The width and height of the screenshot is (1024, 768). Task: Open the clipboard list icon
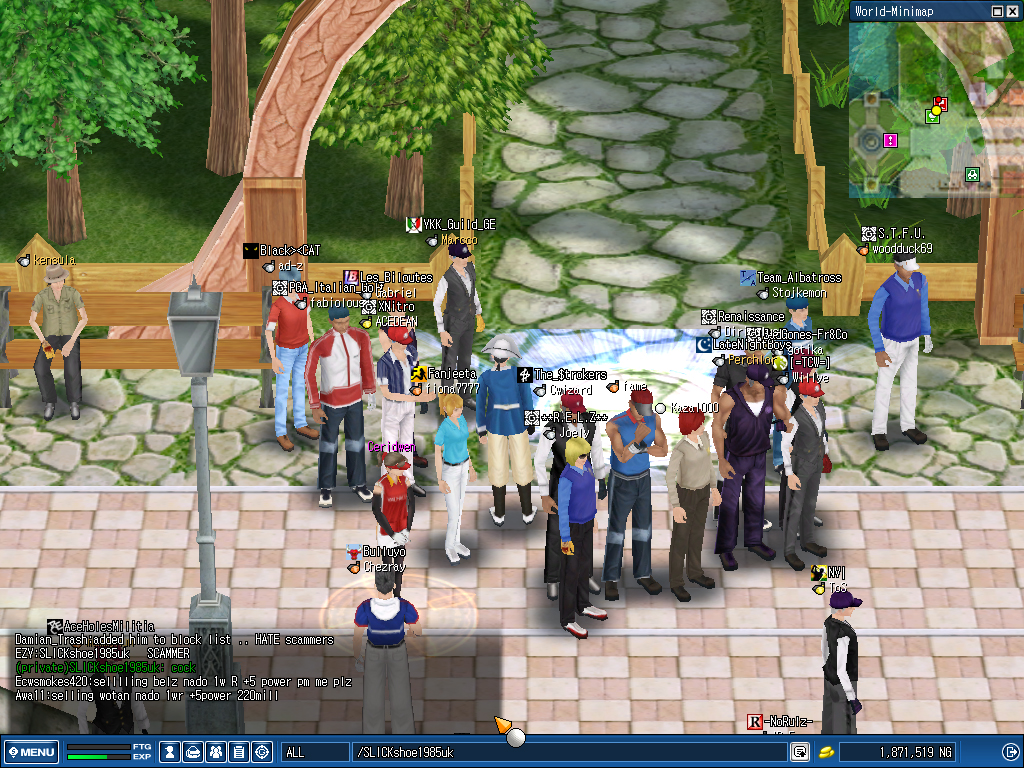click(239, 752)
